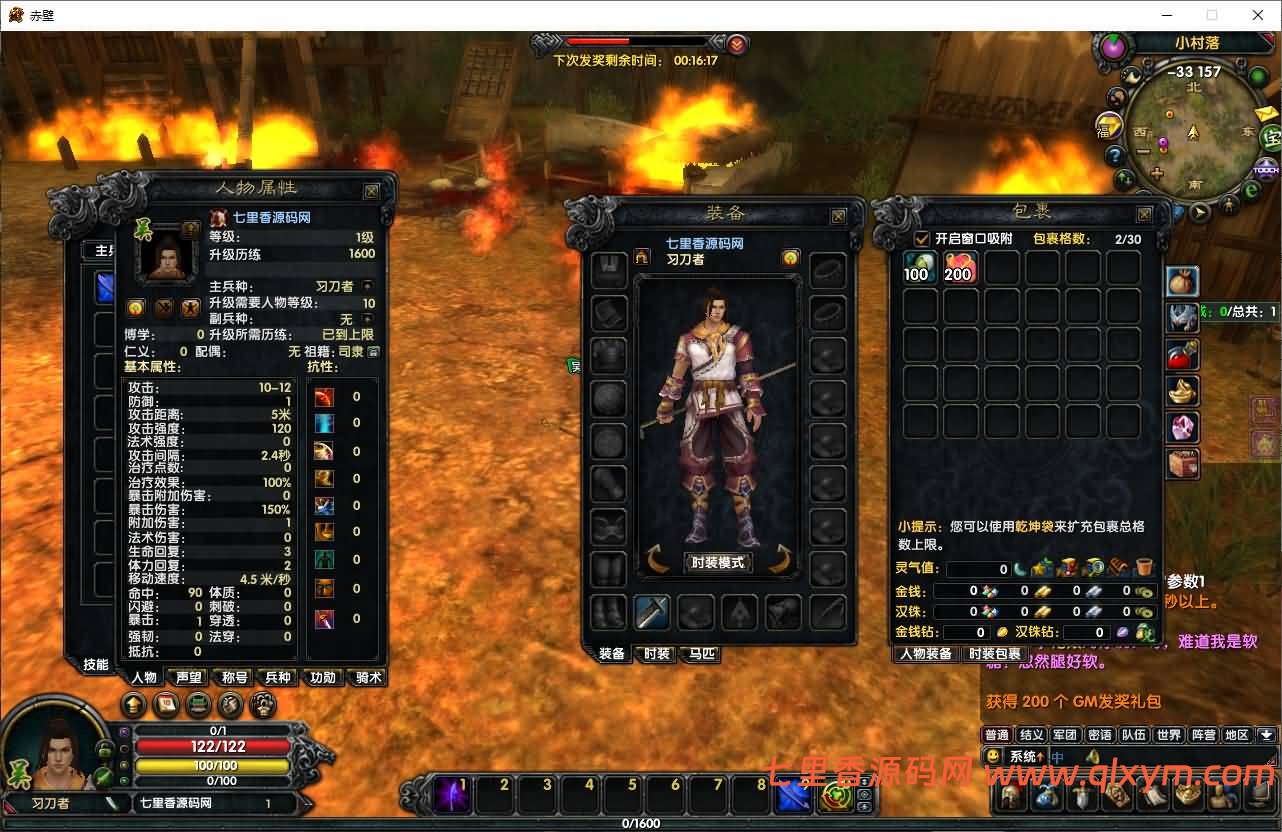Expand the reward timer via the red chevron
Image resolution: width=1282 pixels, height=832 pixels.
coord(737,43)
